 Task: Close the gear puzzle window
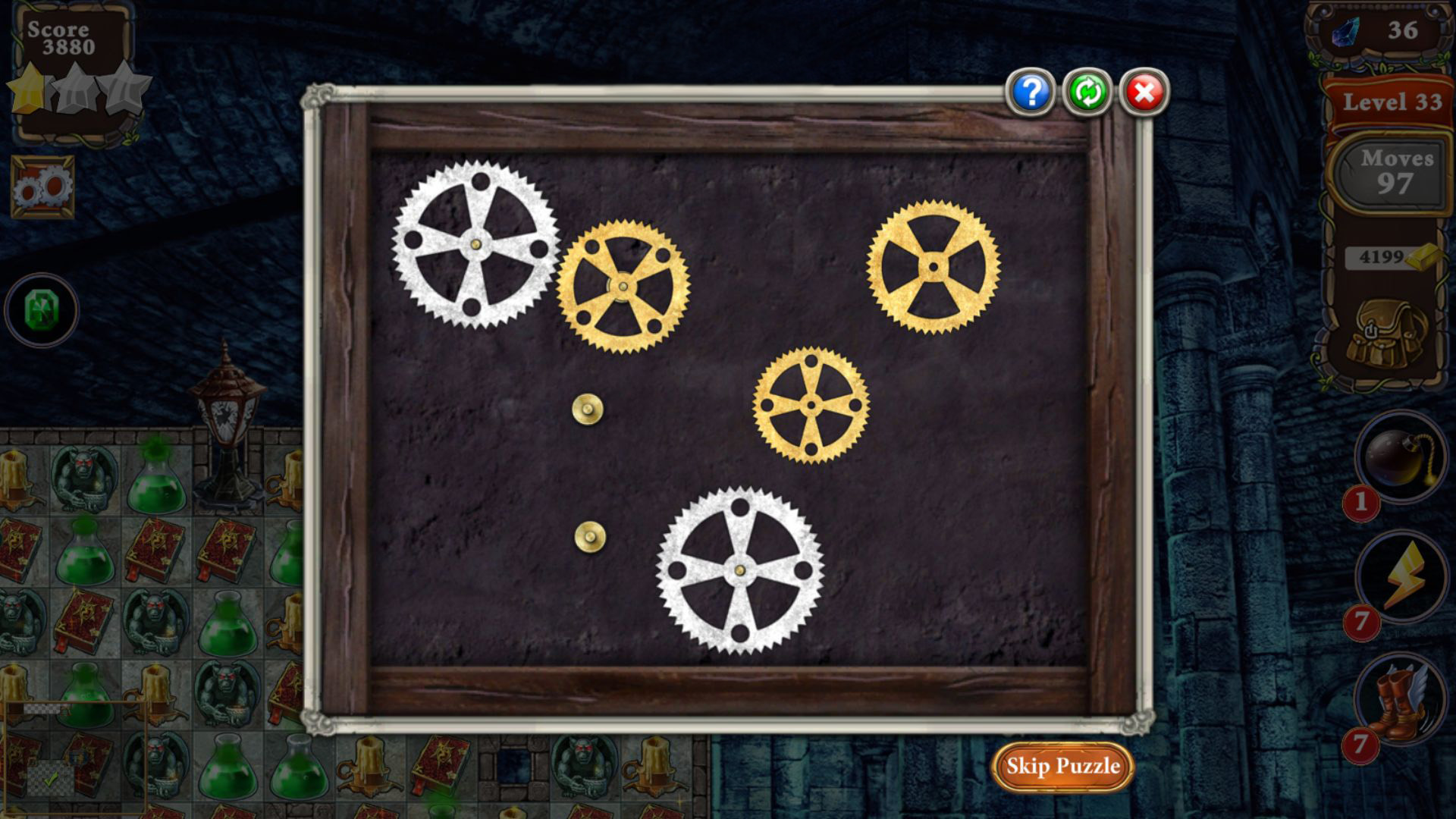pos(1144,93)
